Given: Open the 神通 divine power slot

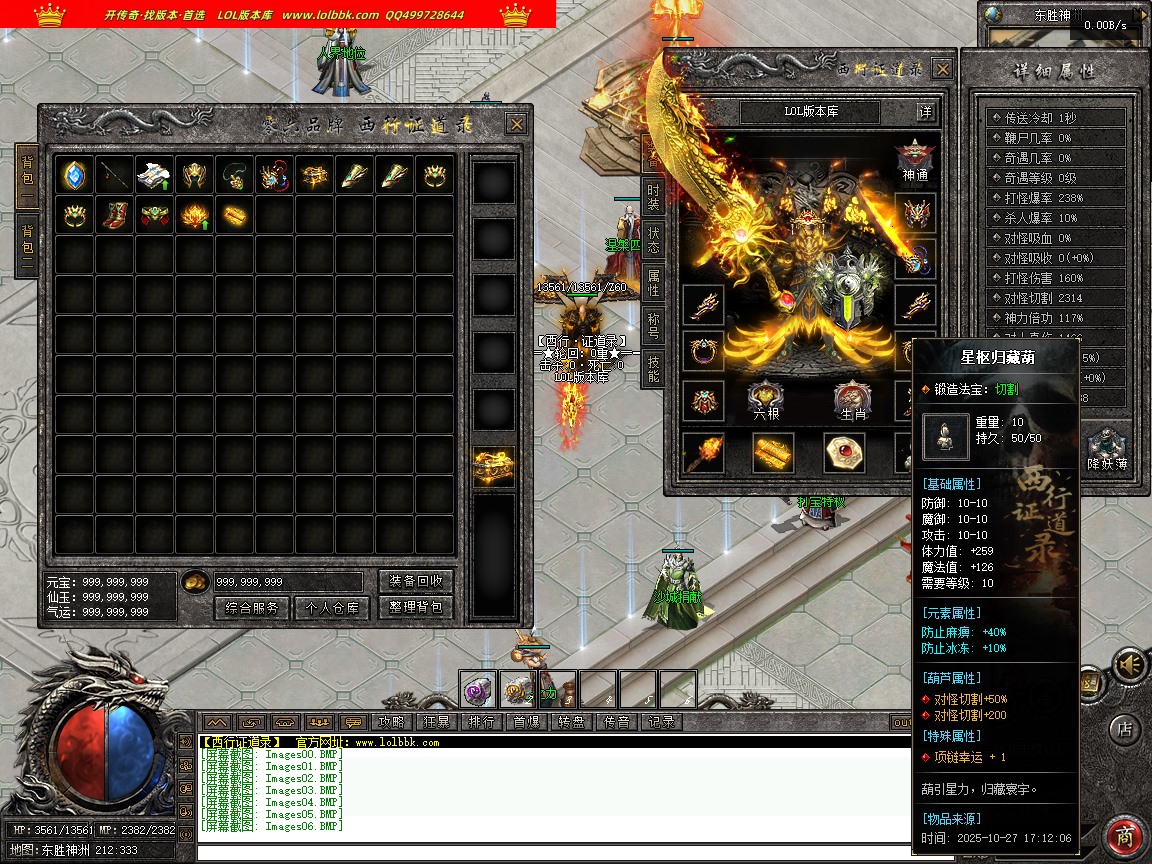Looking at the screenshot, I should point(914,160).
